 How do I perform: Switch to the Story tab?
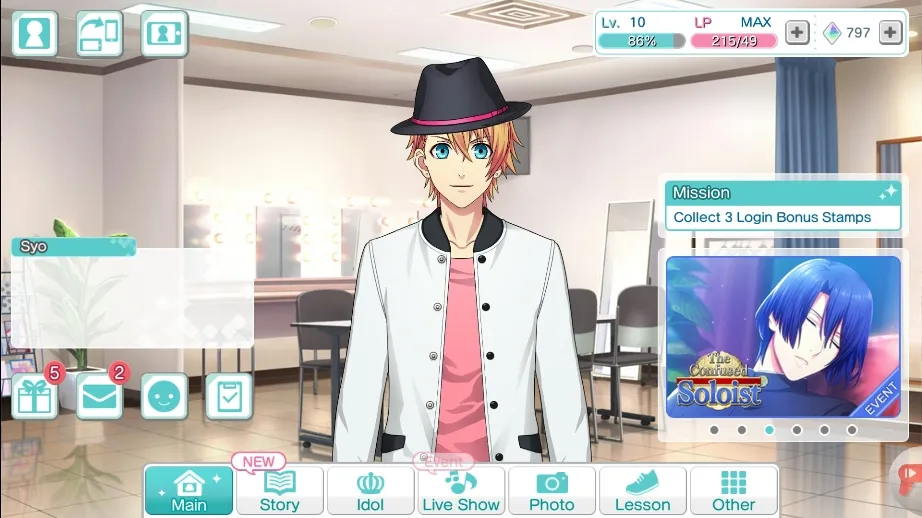coord(279,491)
